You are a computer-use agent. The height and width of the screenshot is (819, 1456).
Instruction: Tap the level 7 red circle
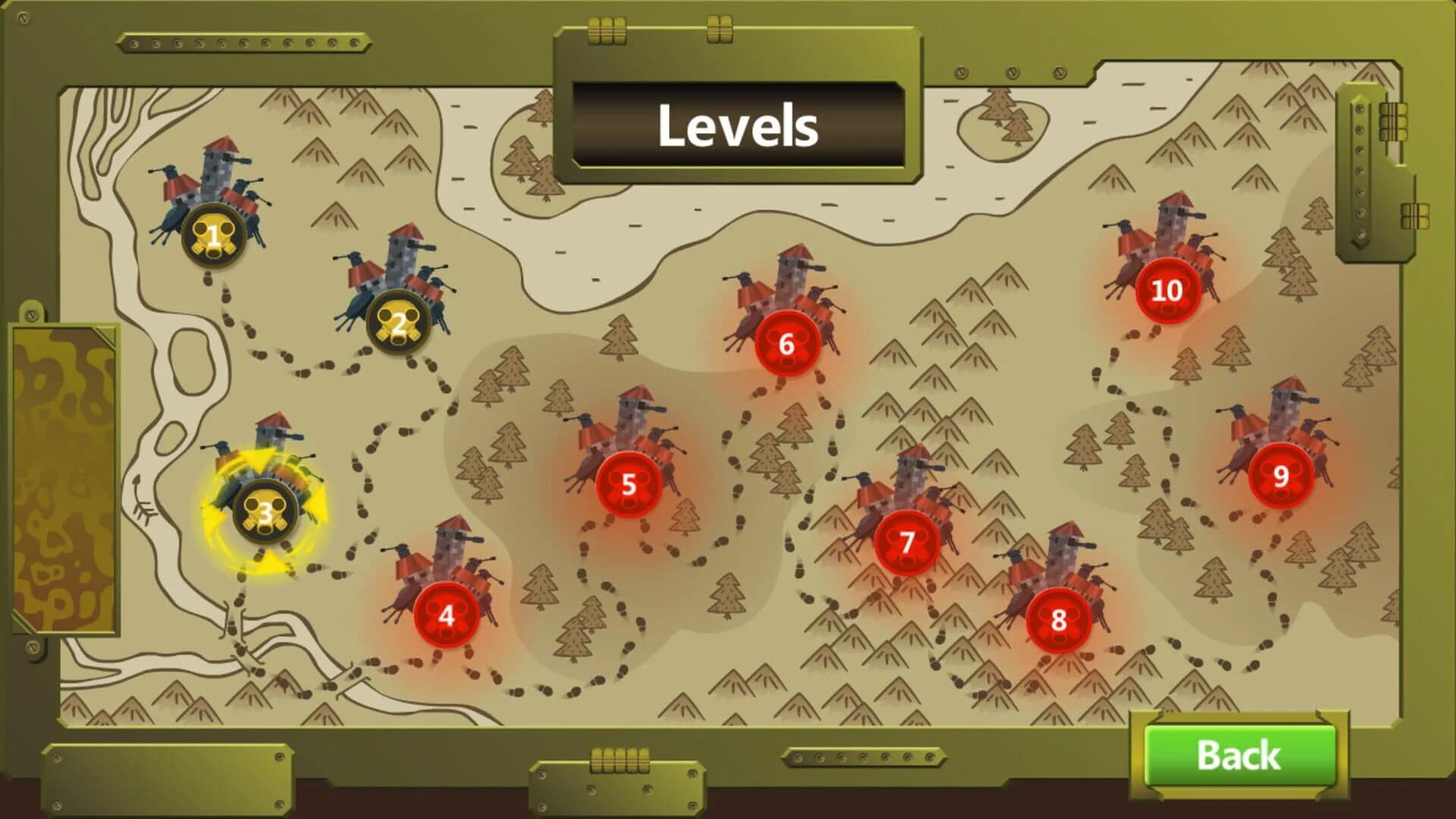click(907, 542)
